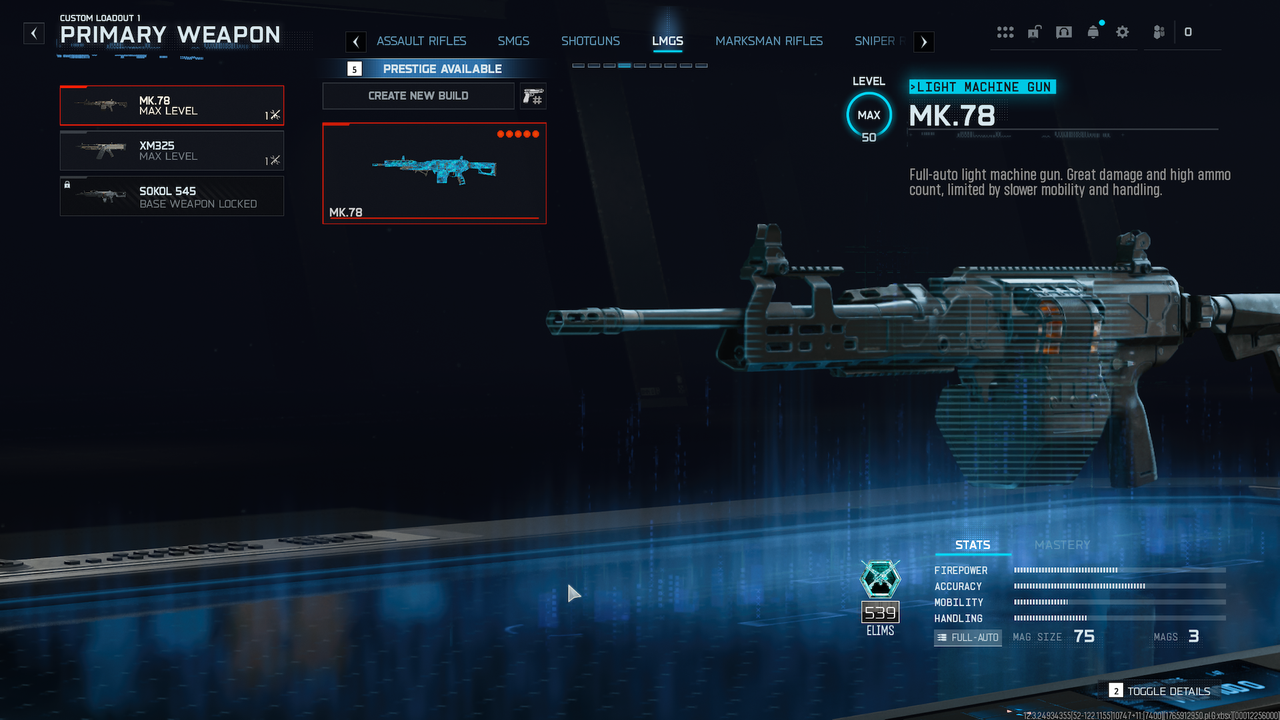
Task: Open the settings gear icon
Action: (1122, 32)
